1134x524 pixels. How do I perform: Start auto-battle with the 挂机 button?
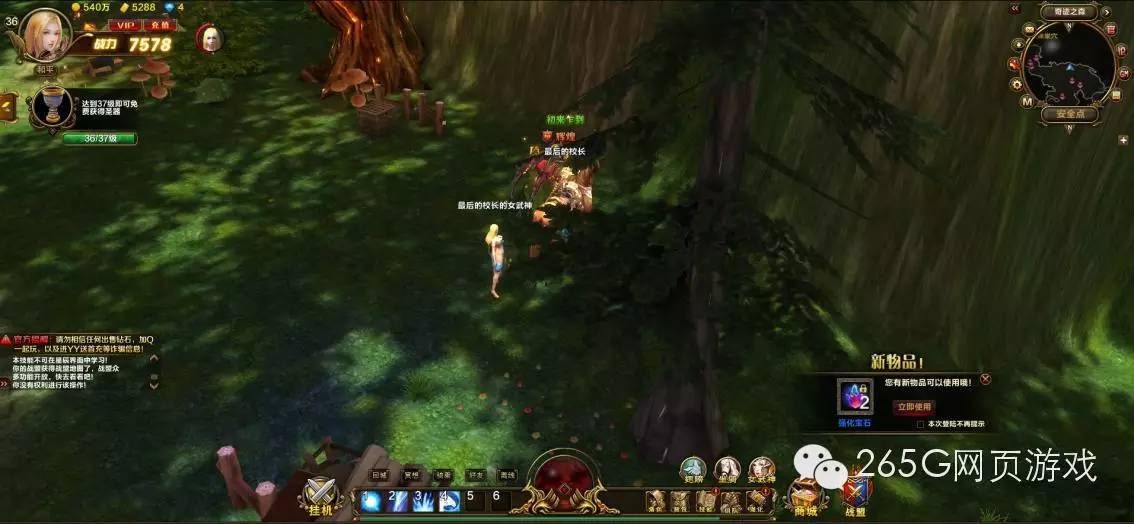[322, 496]
